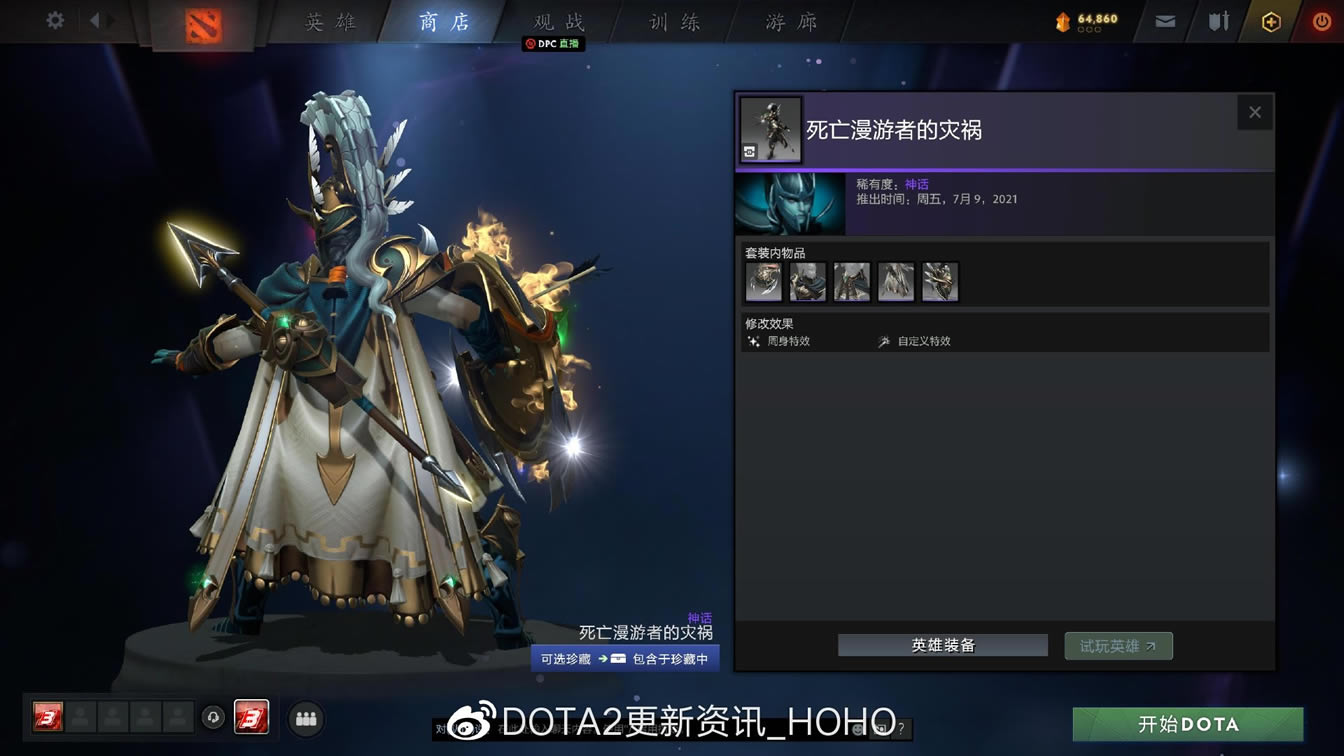This screenshot has height=756, width=1344.
Task: Open the armory items icon
Action: click(1217, 20)
